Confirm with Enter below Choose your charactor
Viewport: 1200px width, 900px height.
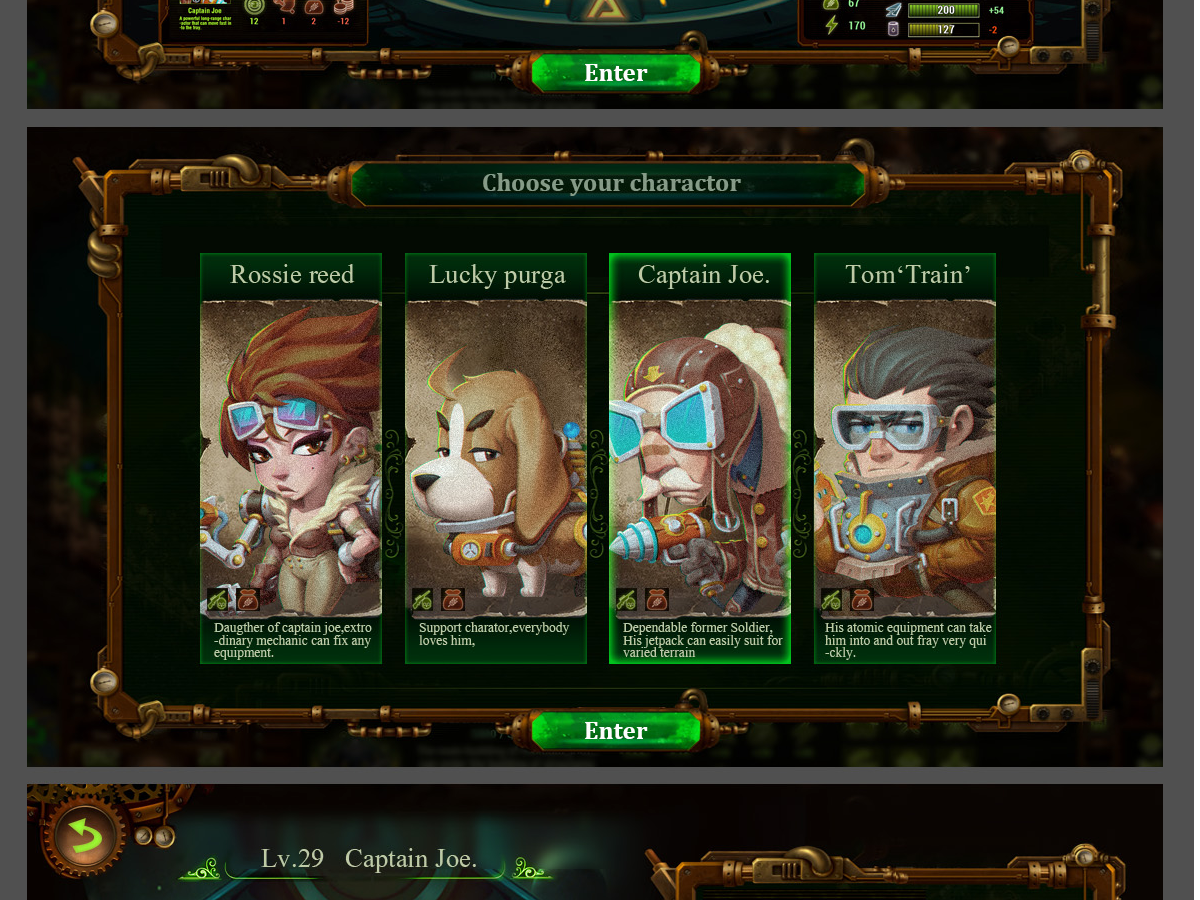(x=615, y=731)
